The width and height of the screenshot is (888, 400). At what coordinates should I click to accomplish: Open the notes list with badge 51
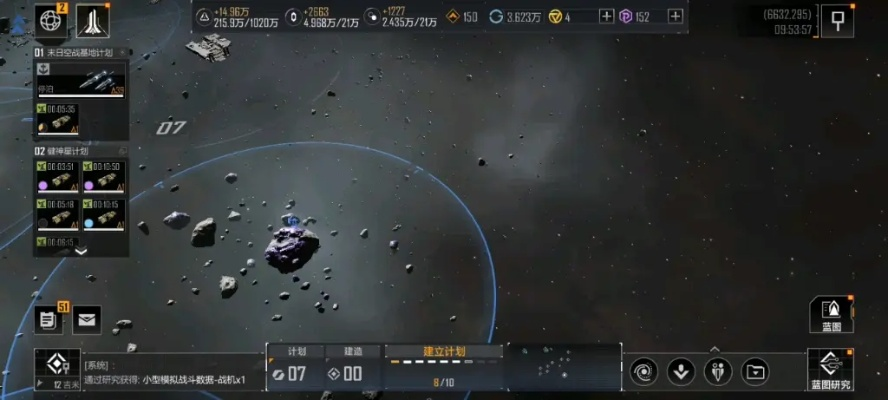(x=47, y=320)
